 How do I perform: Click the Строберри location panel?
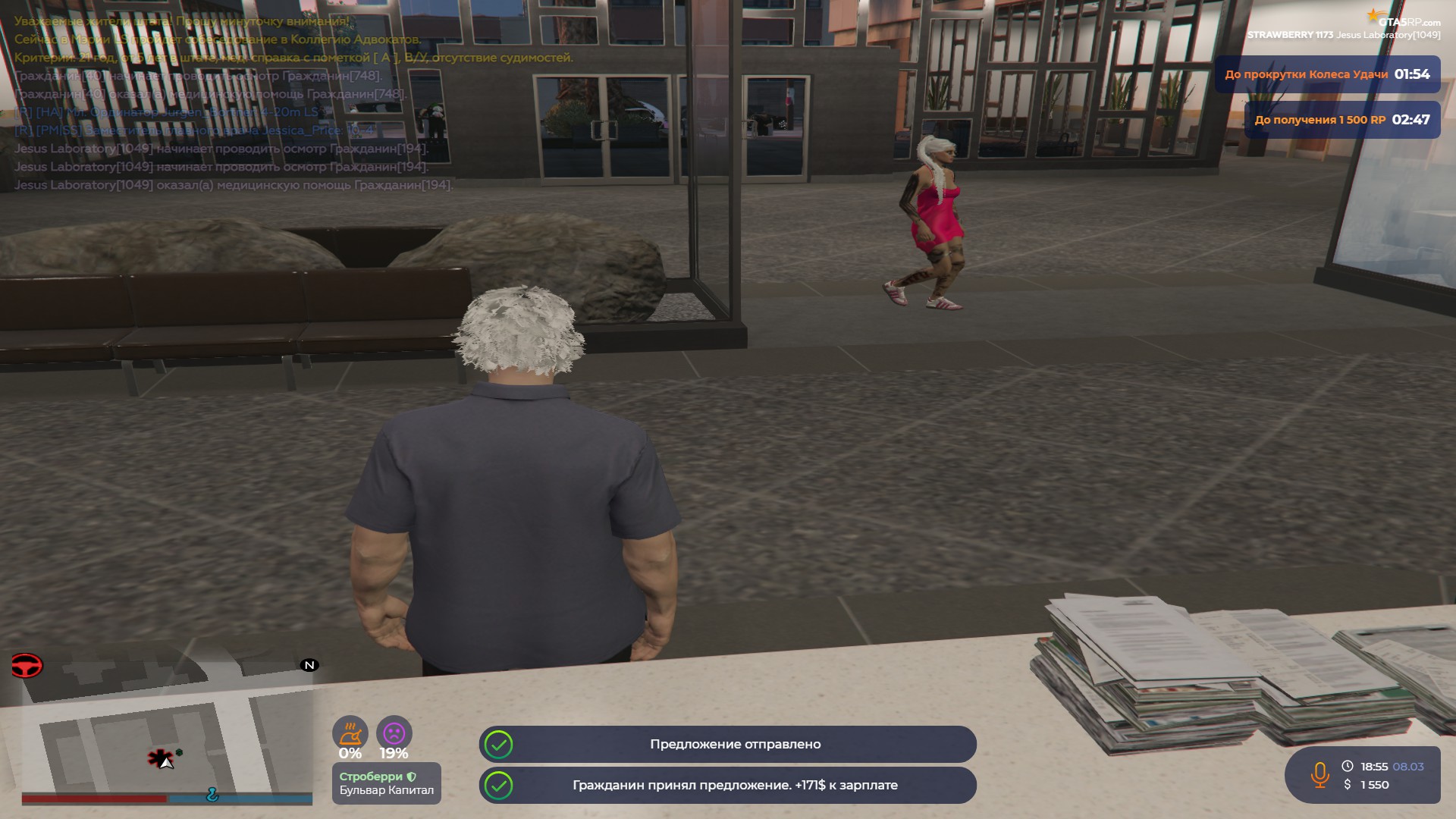tap(386, 783)
